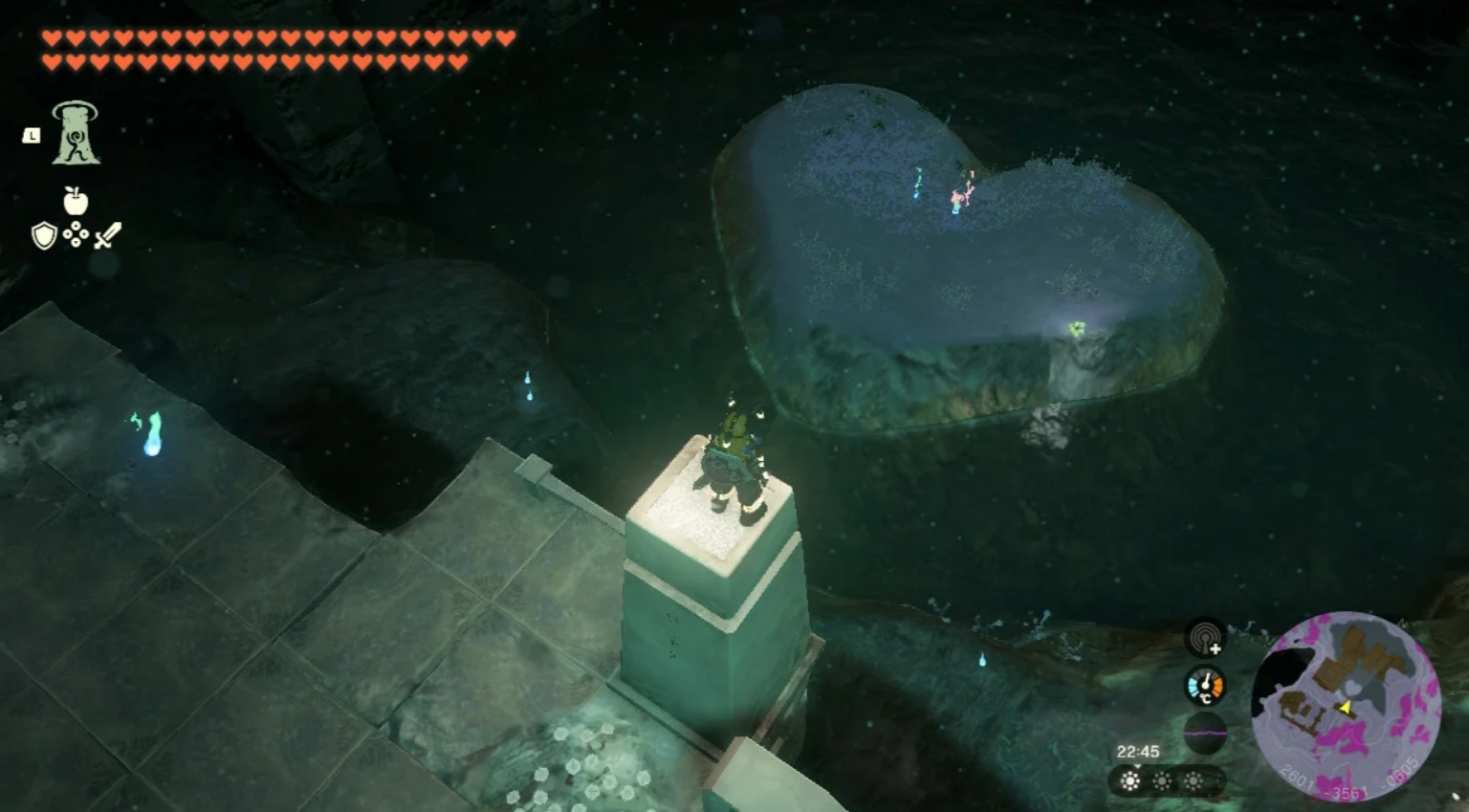The image size is (1469, 812).
Task: Click the purple-line noise meter
Action: pyautogui.click(x=1205, y=733)
